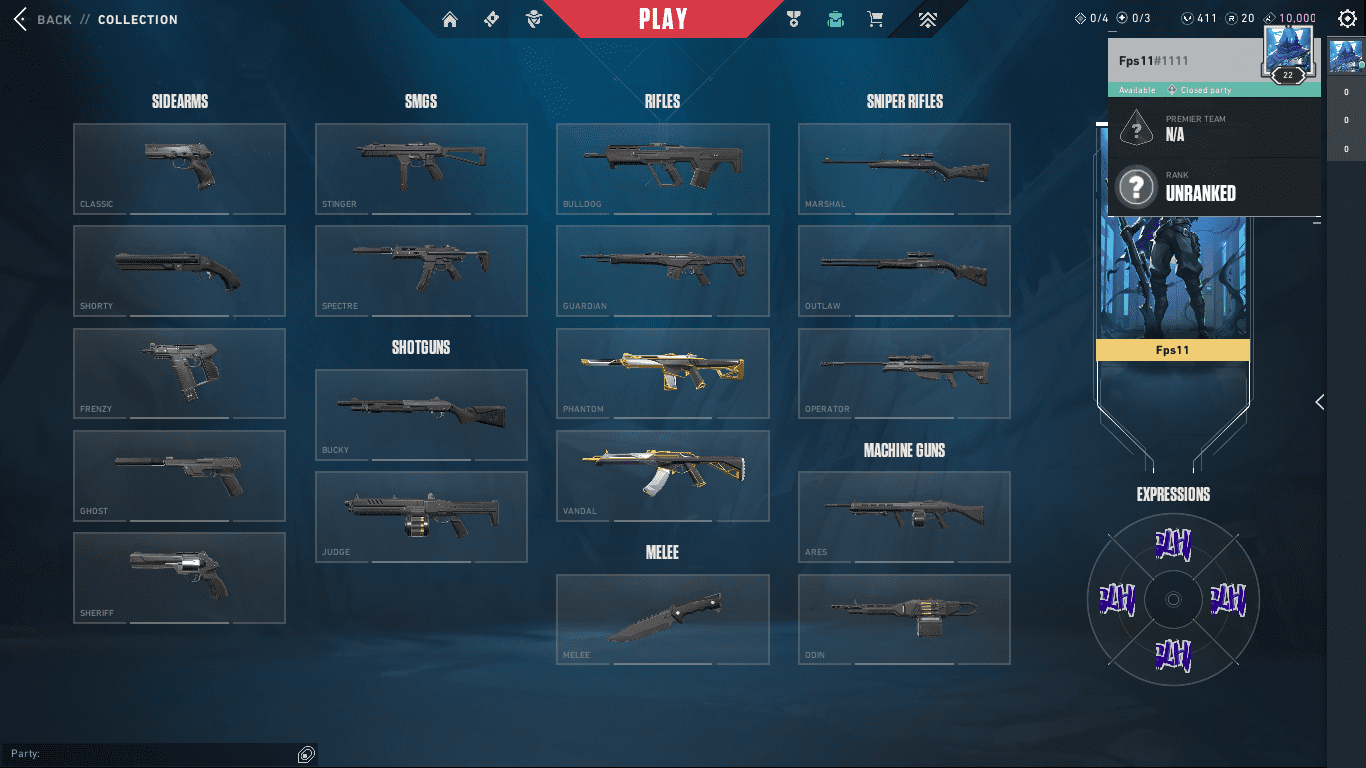The height and width of the screenshot is (768, 1366).
Task: Click the BACK button
Action: coord(53,19)
